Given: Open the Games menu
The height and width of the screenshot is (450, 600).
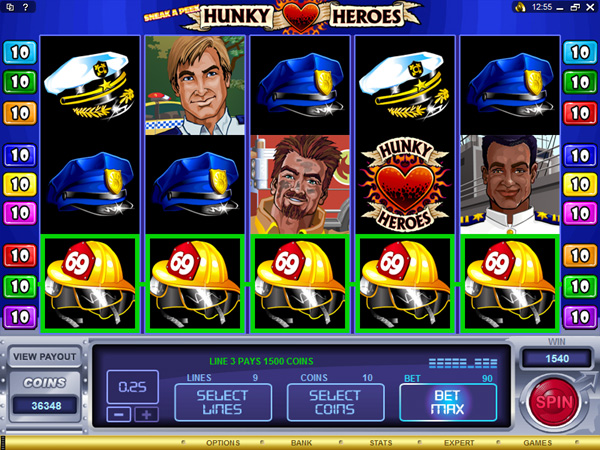Looking at the screenshot, I should tap(537, 442).
